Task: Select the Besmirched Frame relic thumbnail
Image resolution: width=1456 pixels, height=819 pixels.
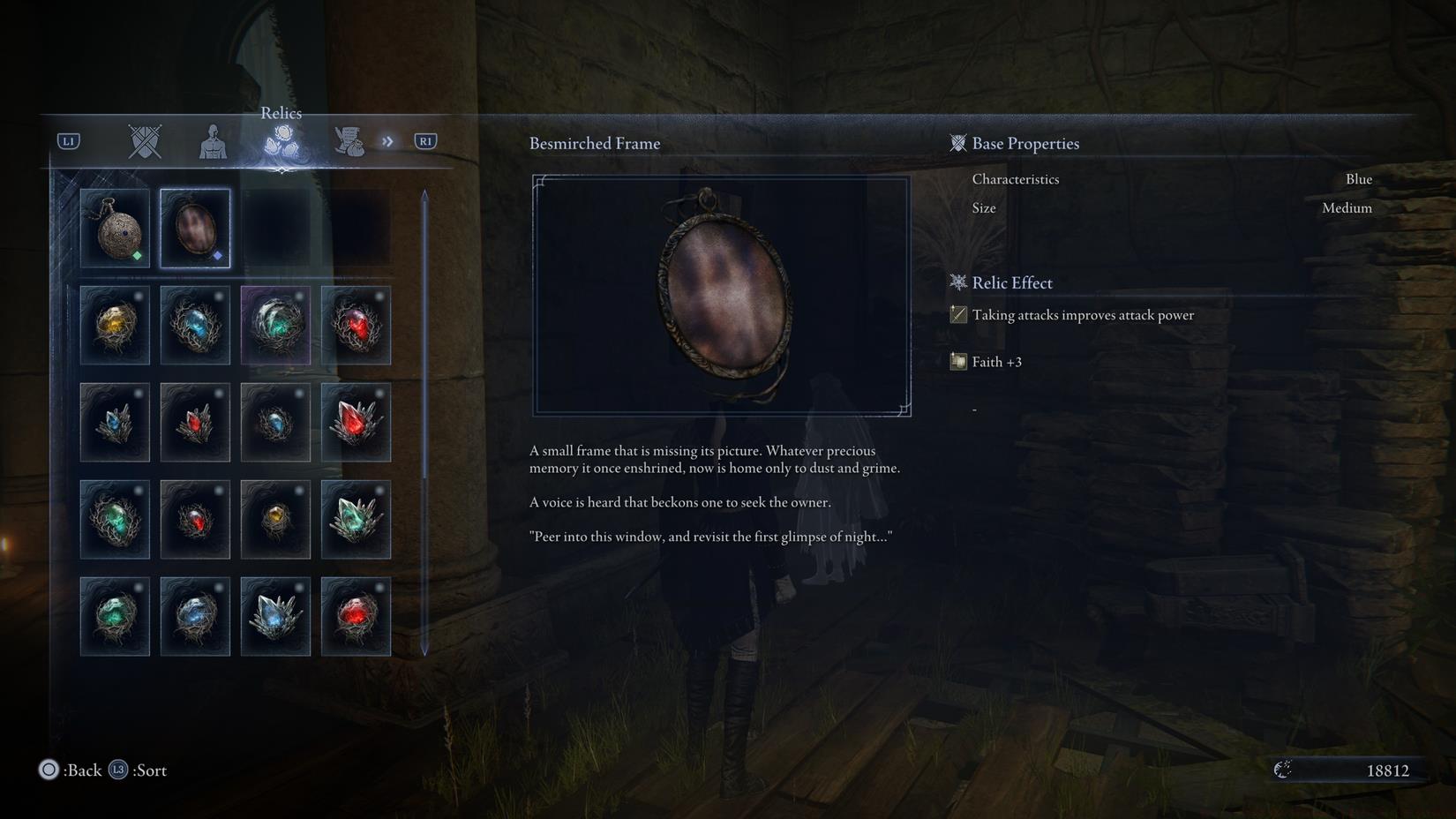Action: [x=195, y=228]
